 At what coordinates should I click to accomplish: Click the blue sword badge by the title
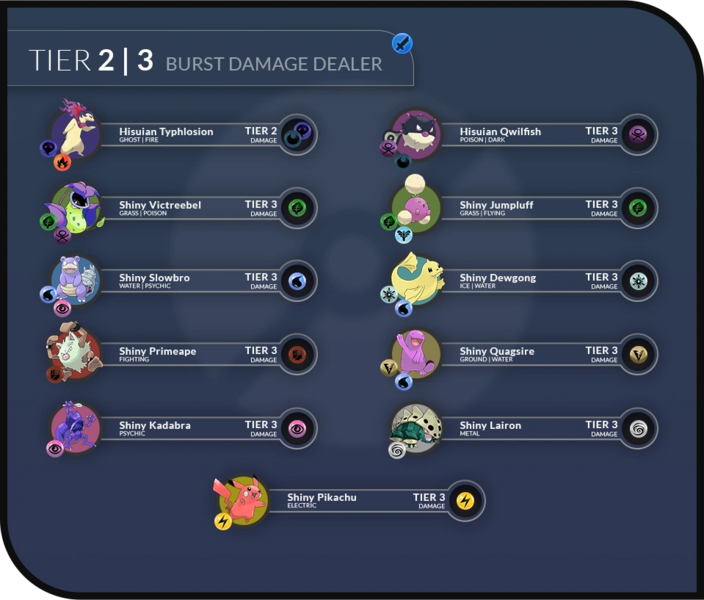pos(401,43)
